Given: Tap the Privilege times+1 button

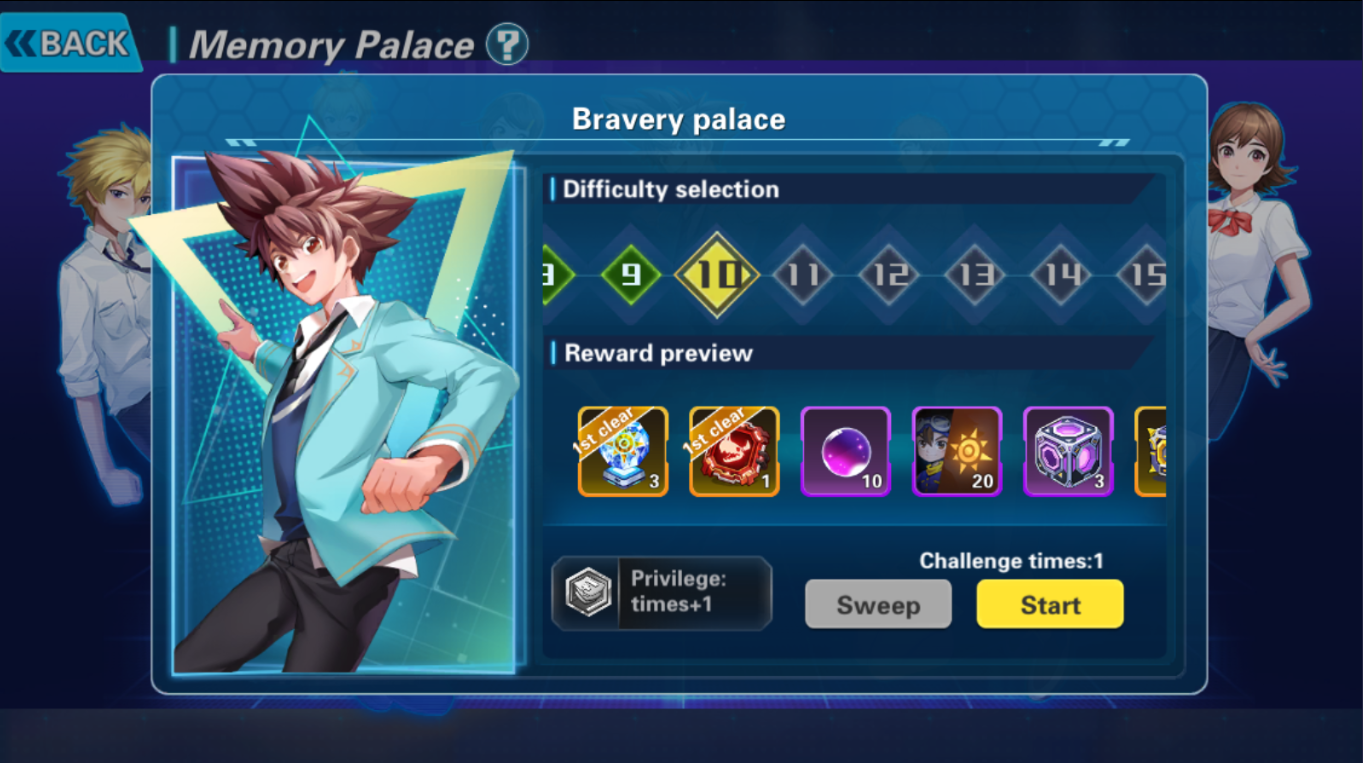Looking at the screenshot, I should tap(661, 593).
